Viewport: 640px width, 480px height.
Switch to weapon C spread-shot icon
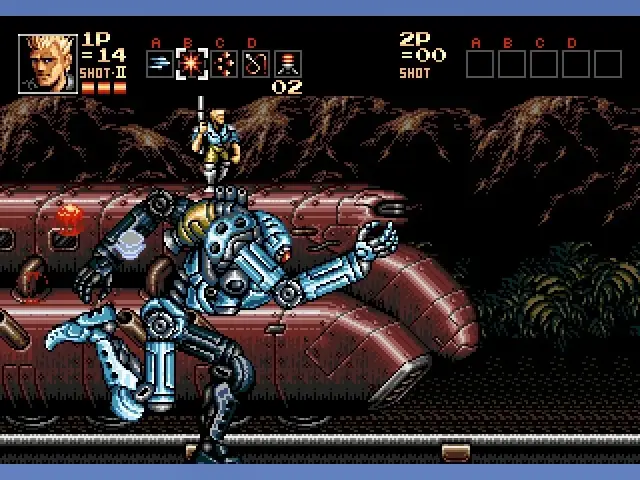223,64
